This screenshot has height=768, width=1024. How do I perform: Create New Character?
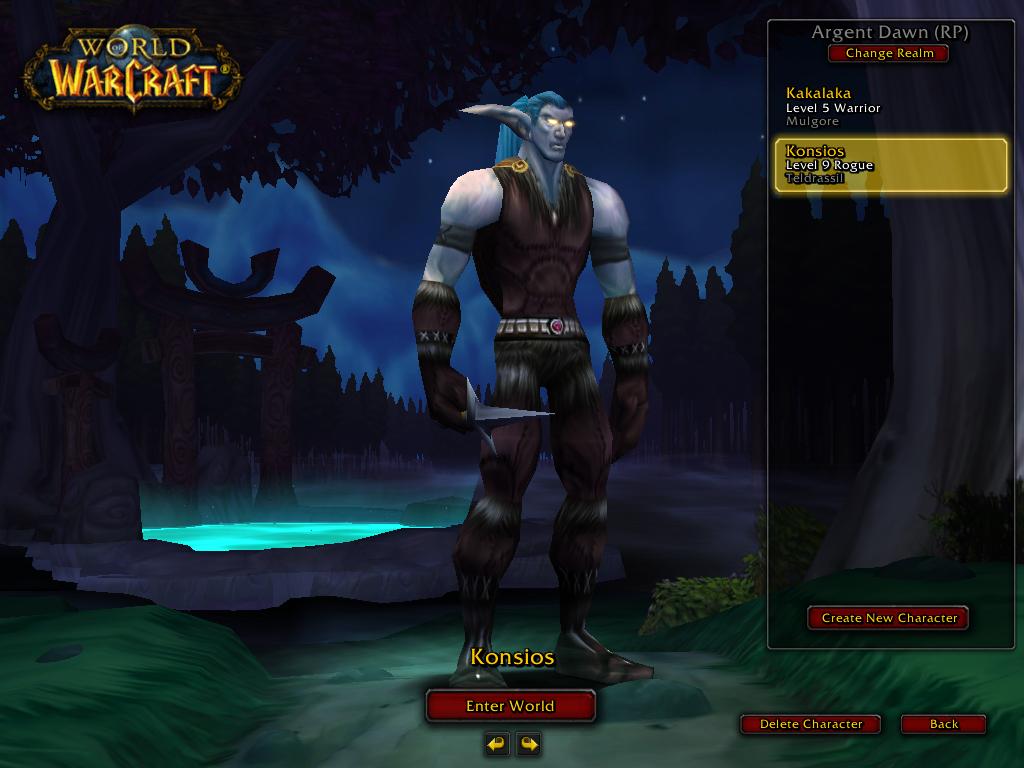pyautogui.click(x=889, y=618)
